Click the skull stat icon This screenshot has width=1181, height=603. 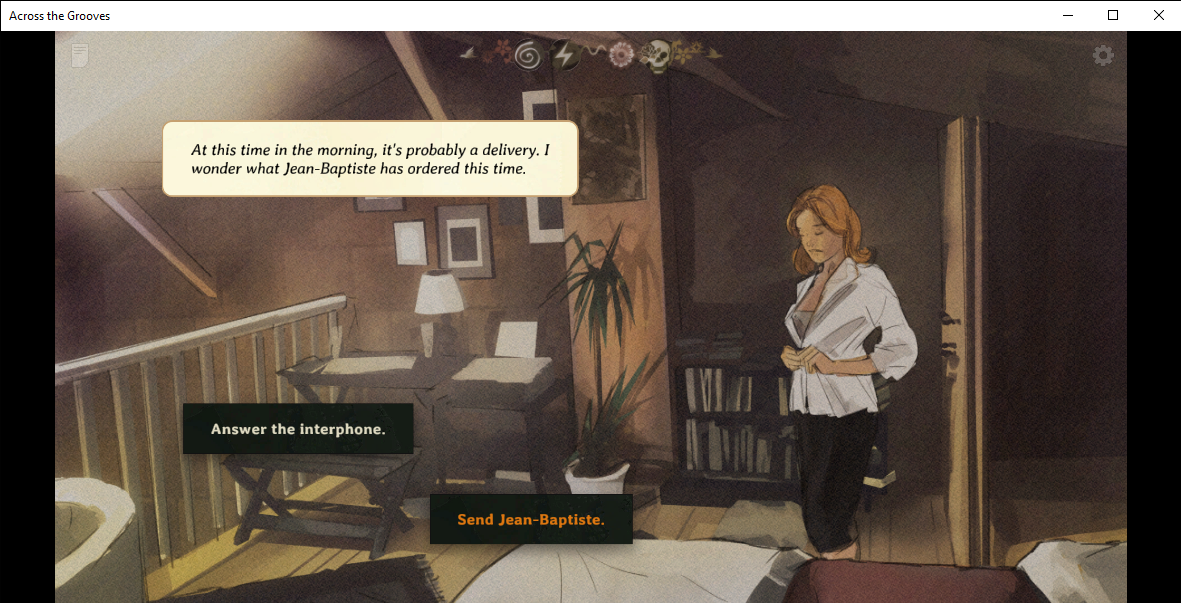(x=655, y=55)
